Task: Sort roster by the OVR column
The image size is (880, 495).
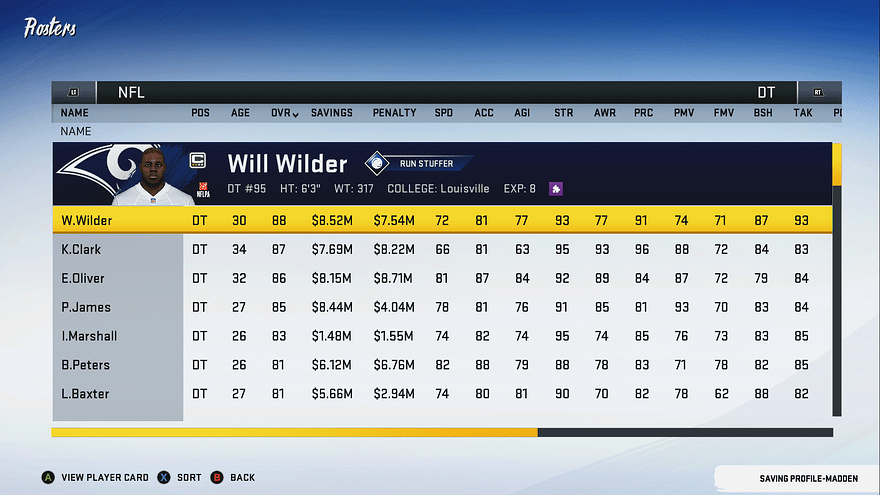Action: point(284,113)
